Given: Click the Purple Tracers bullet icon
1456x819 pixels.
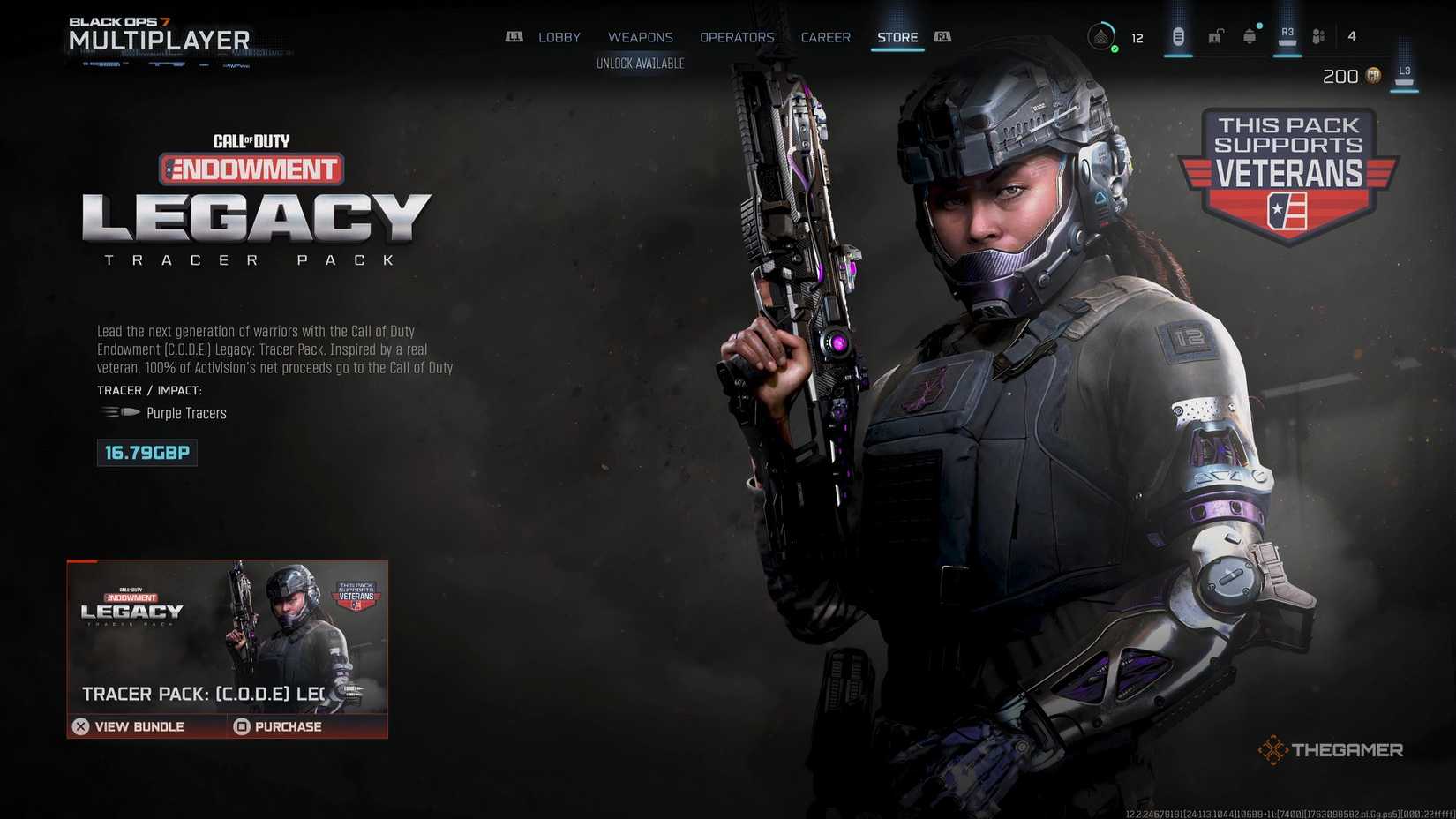Looking at the screenshot, I should 117,411.
